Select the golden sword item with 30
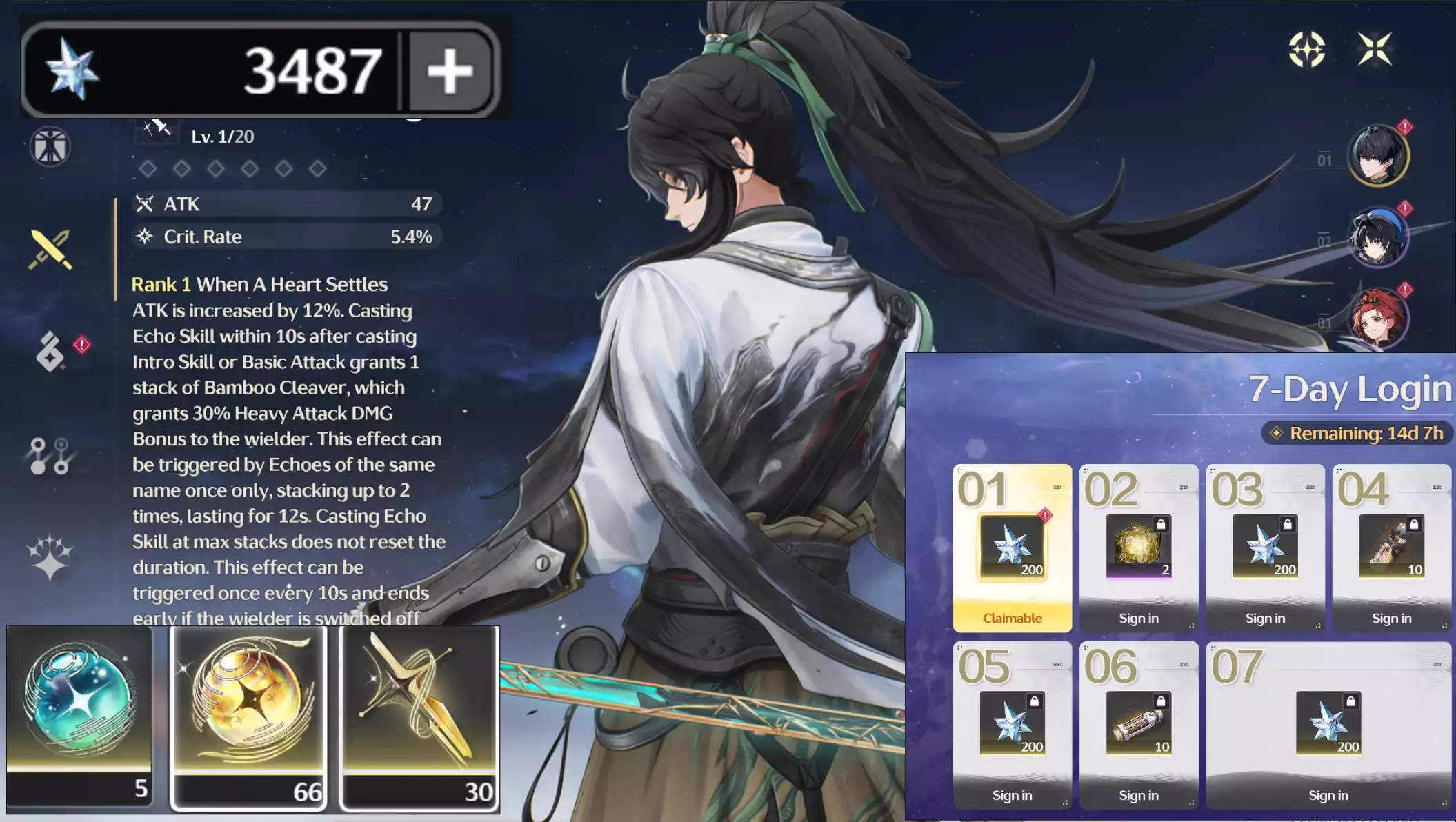Viewport: 1456px width, 822px height. (419, 717)
